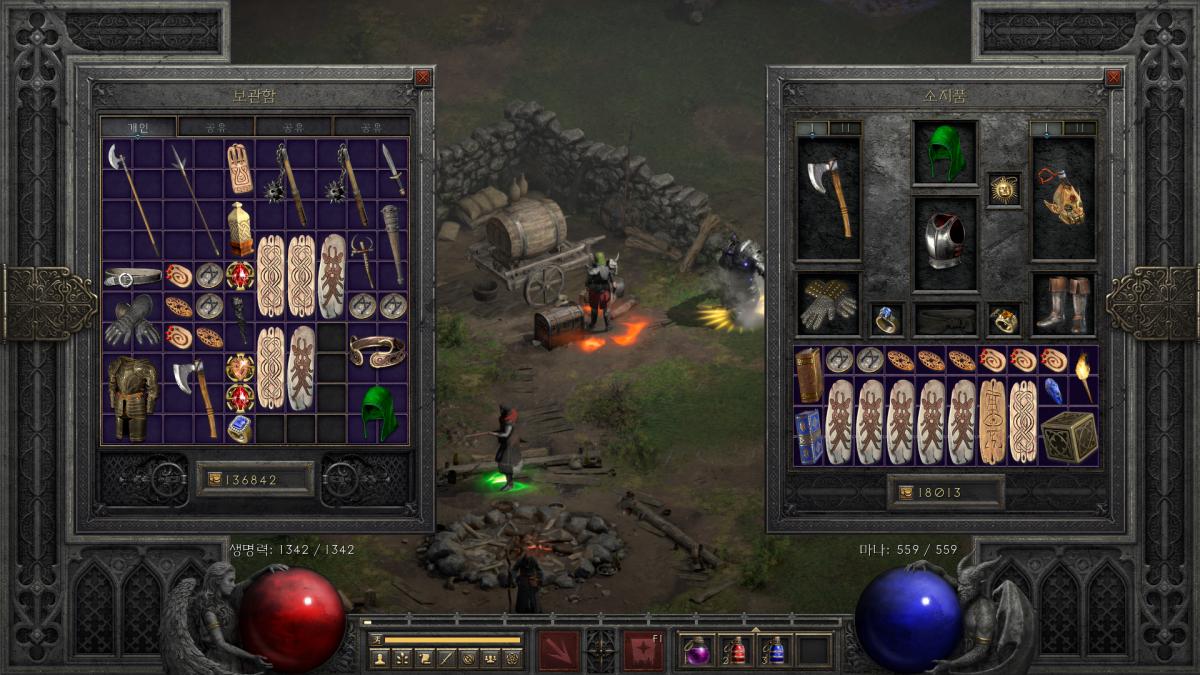Grab the green hood from the stash

click(378, 410)
